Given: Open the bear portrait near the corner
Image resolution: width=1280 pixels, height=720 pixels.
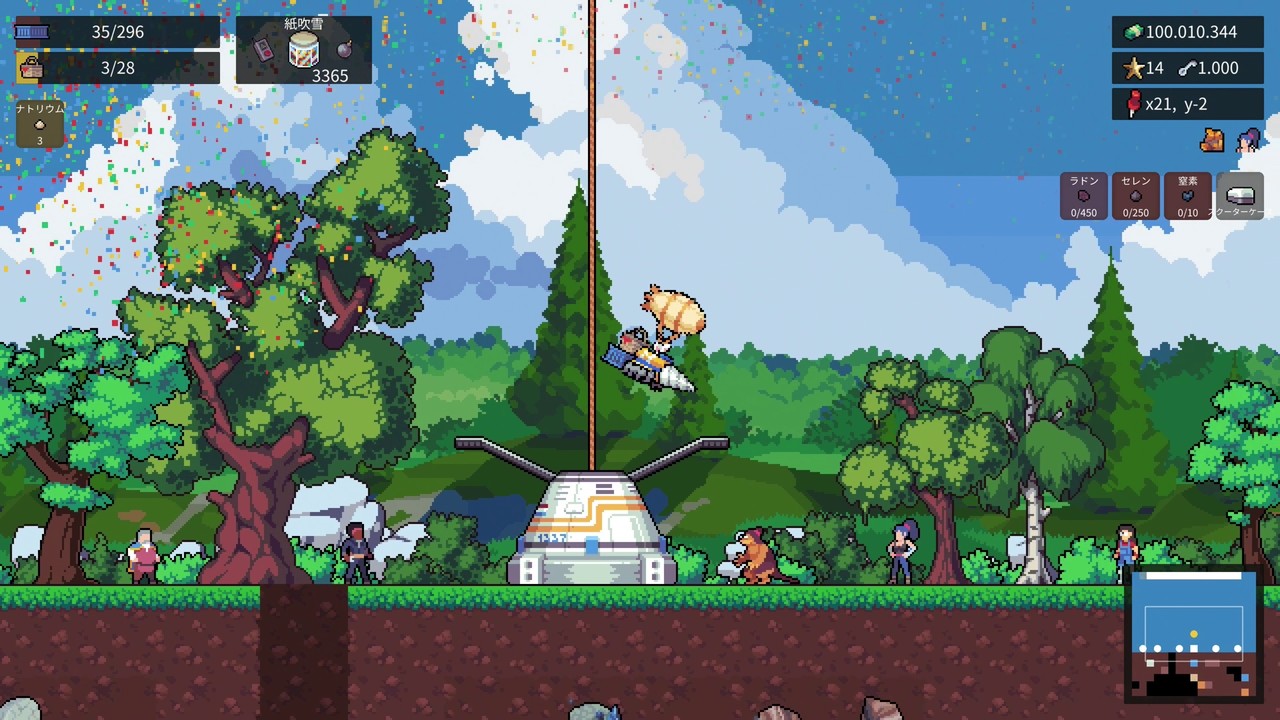Looking at the screenshot, I should [1212, 141].
